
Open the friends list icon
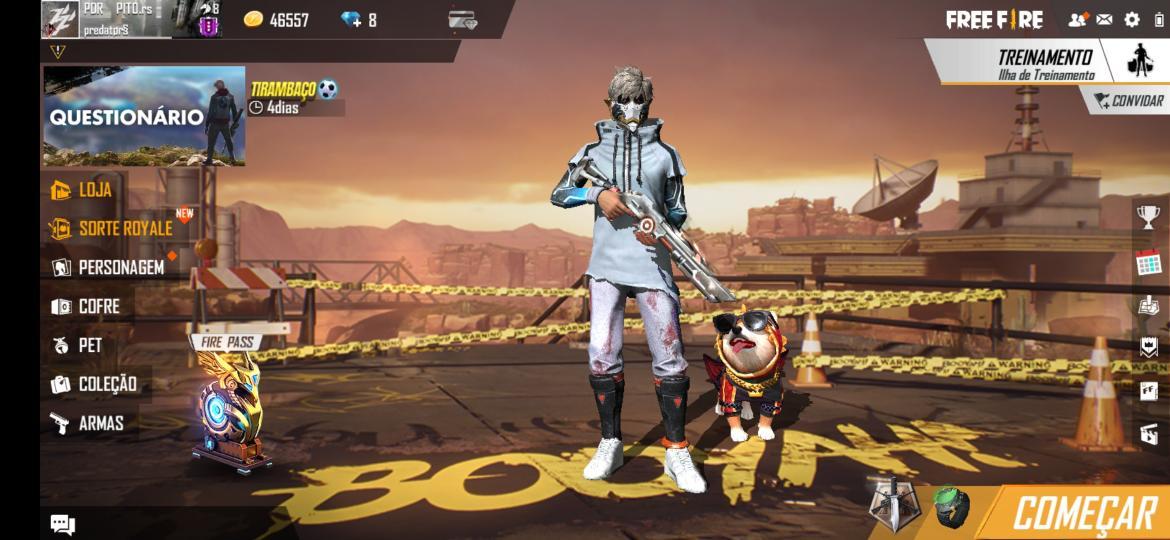1077,19
